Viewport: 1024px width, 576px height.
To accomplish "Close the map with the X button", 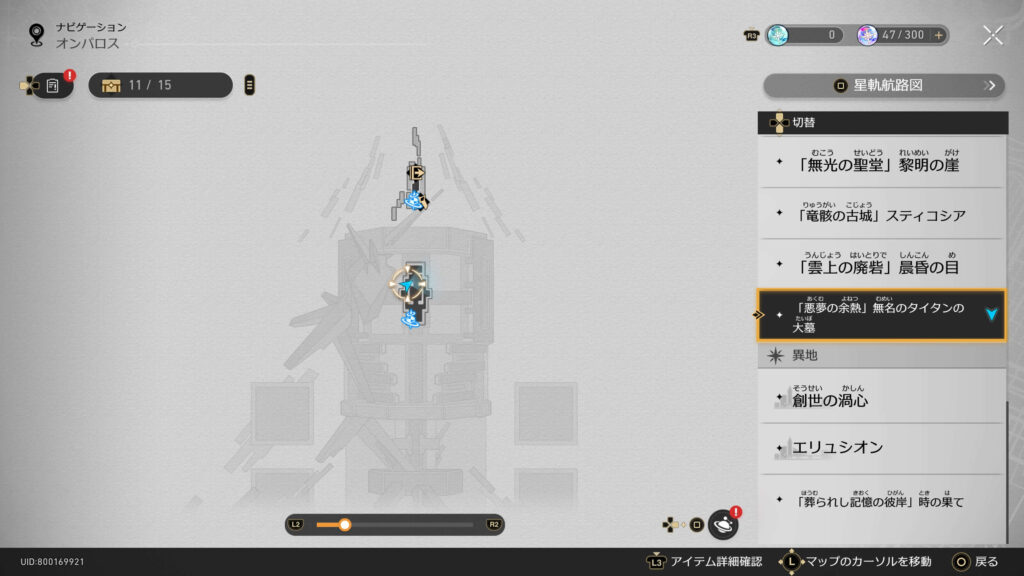I will click(992, 36).
